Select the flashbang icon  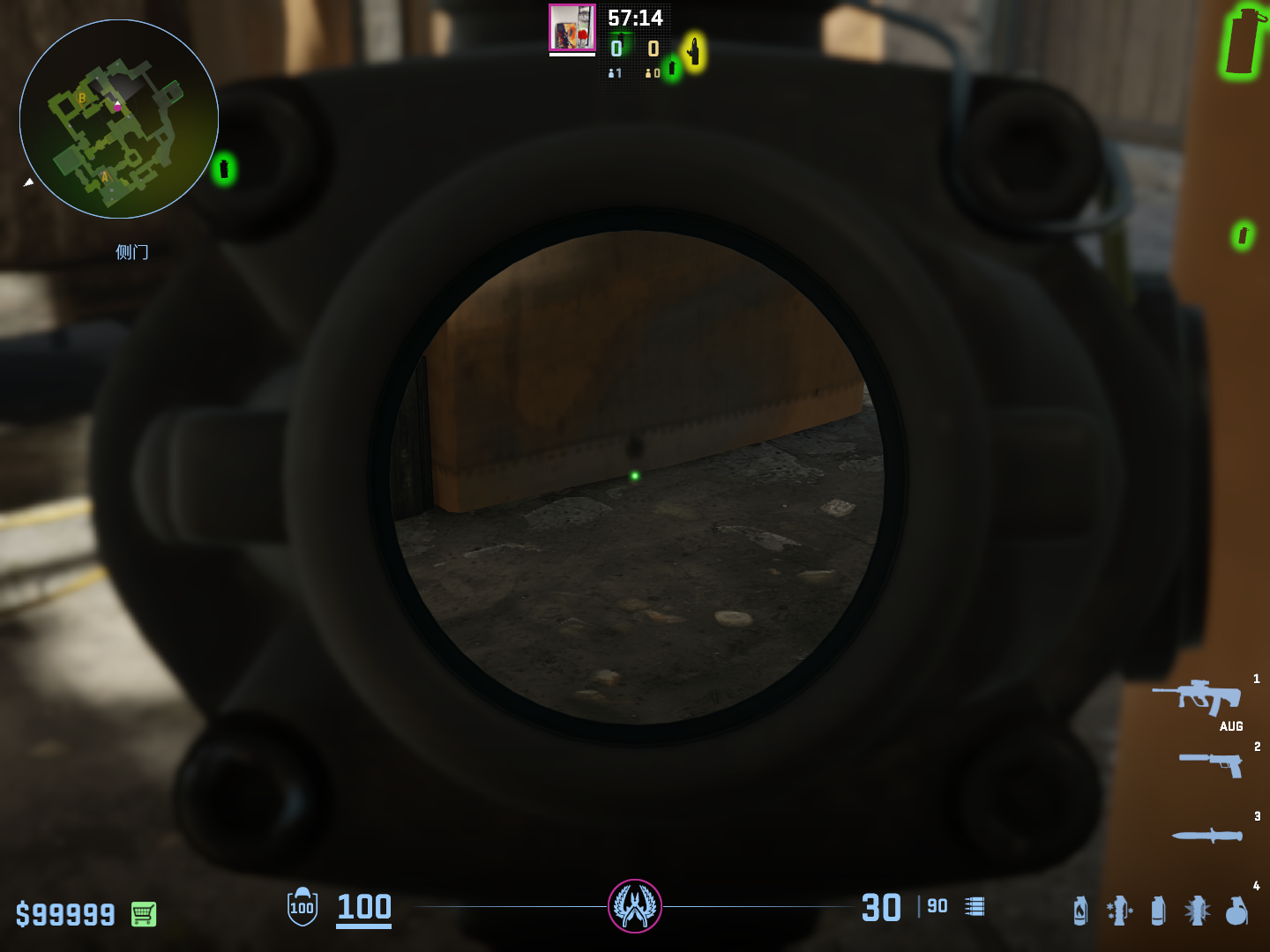point(1197,910)
